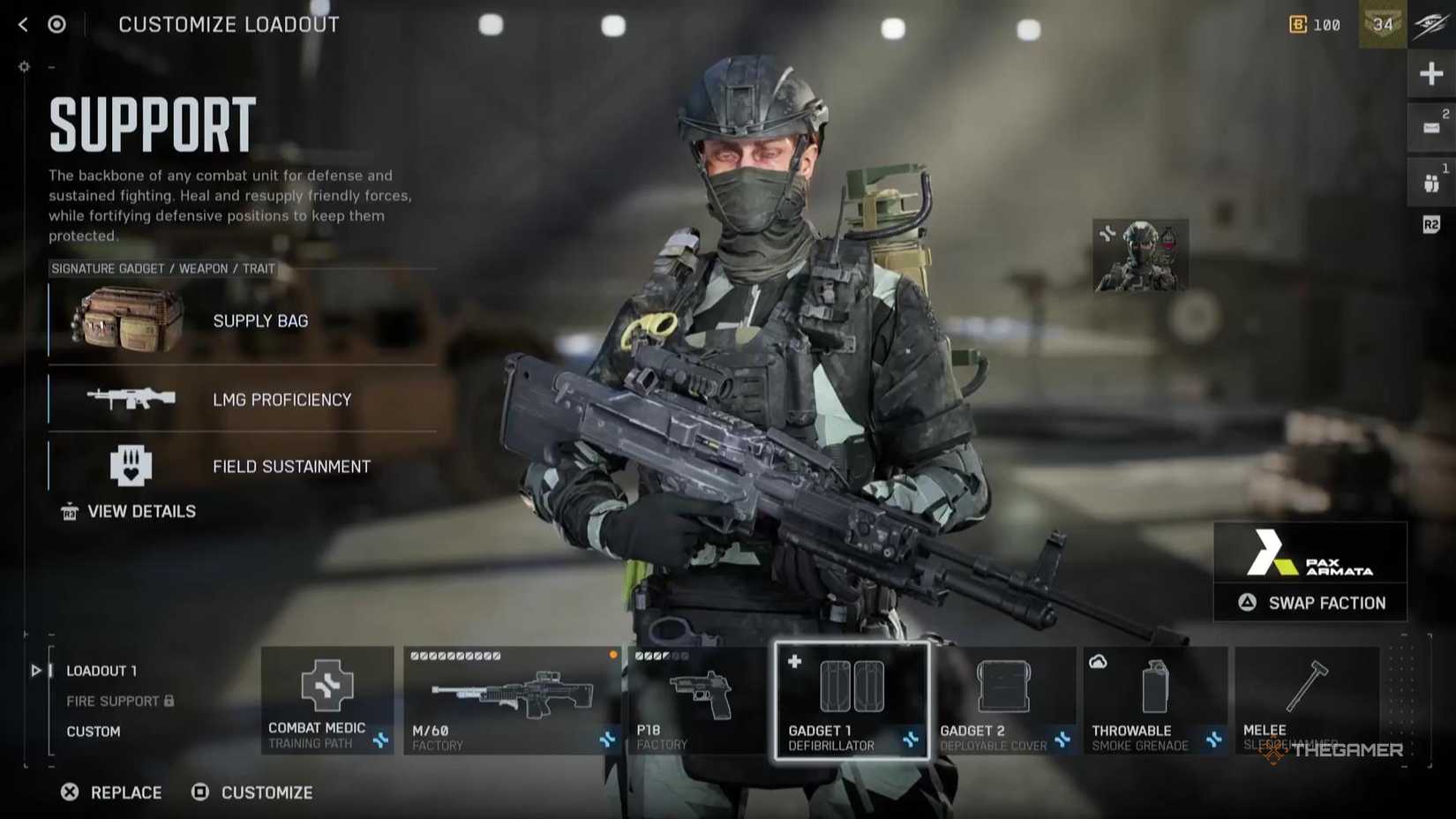The height and width of the screenshot is (819, 1456).
Task: Click the LMG Proficiency weapon icon
Action: [x=131, y=399]
